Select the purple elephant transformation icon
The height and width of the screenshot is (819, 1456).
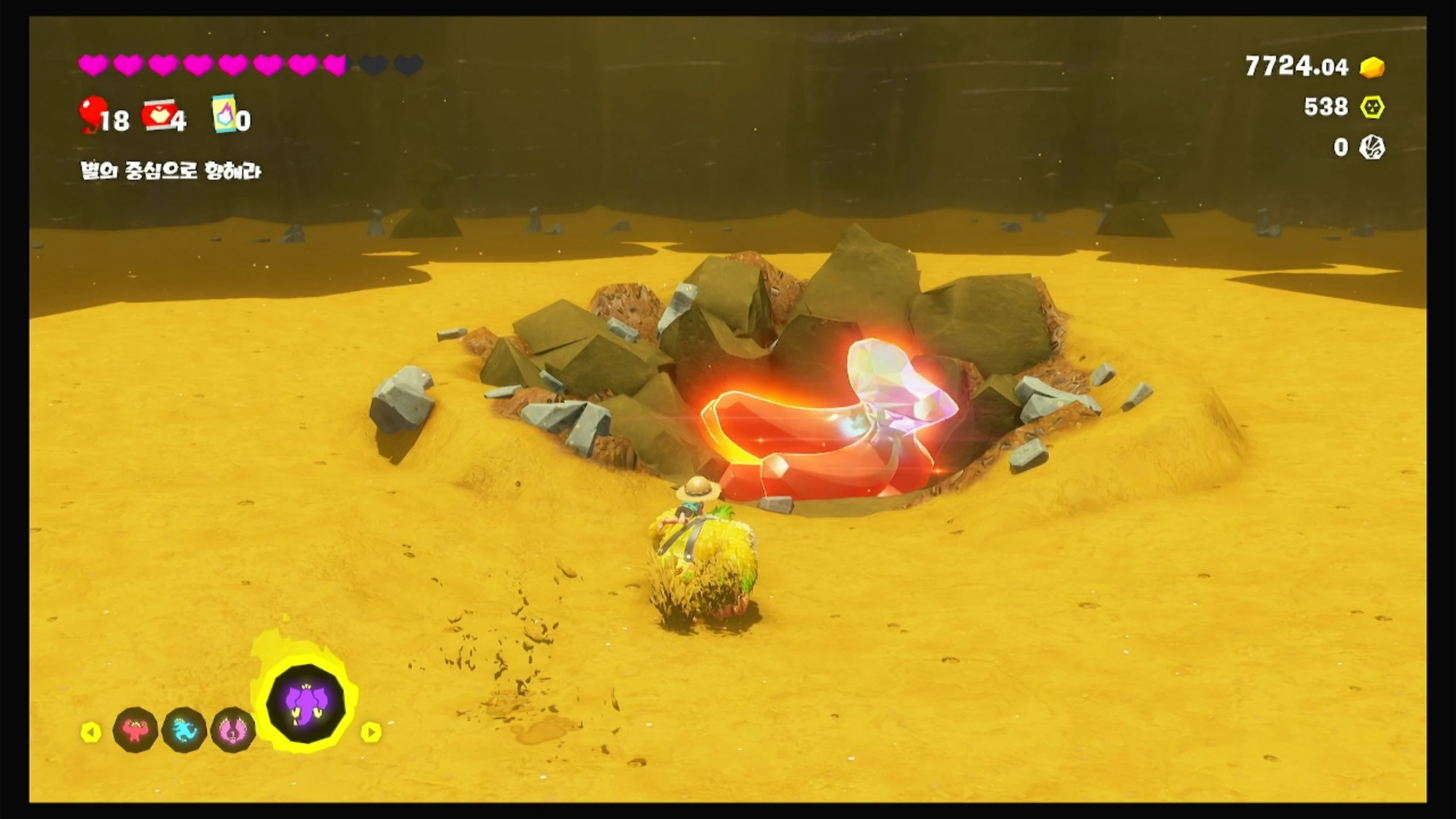click(x=306, y=704)
